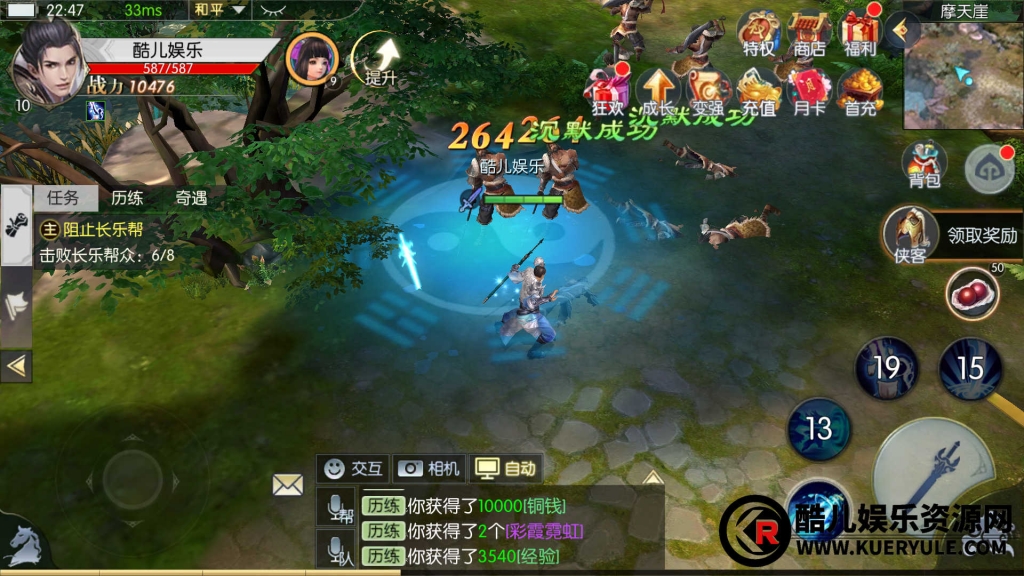
Task: Open the 首充 first-recharge offer
Action: [859, 90]
